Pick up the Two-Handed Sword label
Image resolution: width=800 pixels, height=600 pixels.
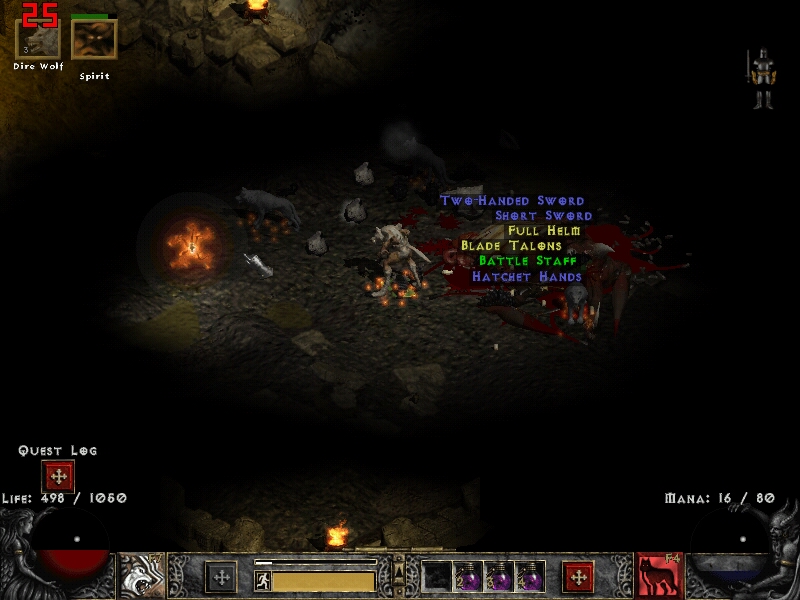512,201
